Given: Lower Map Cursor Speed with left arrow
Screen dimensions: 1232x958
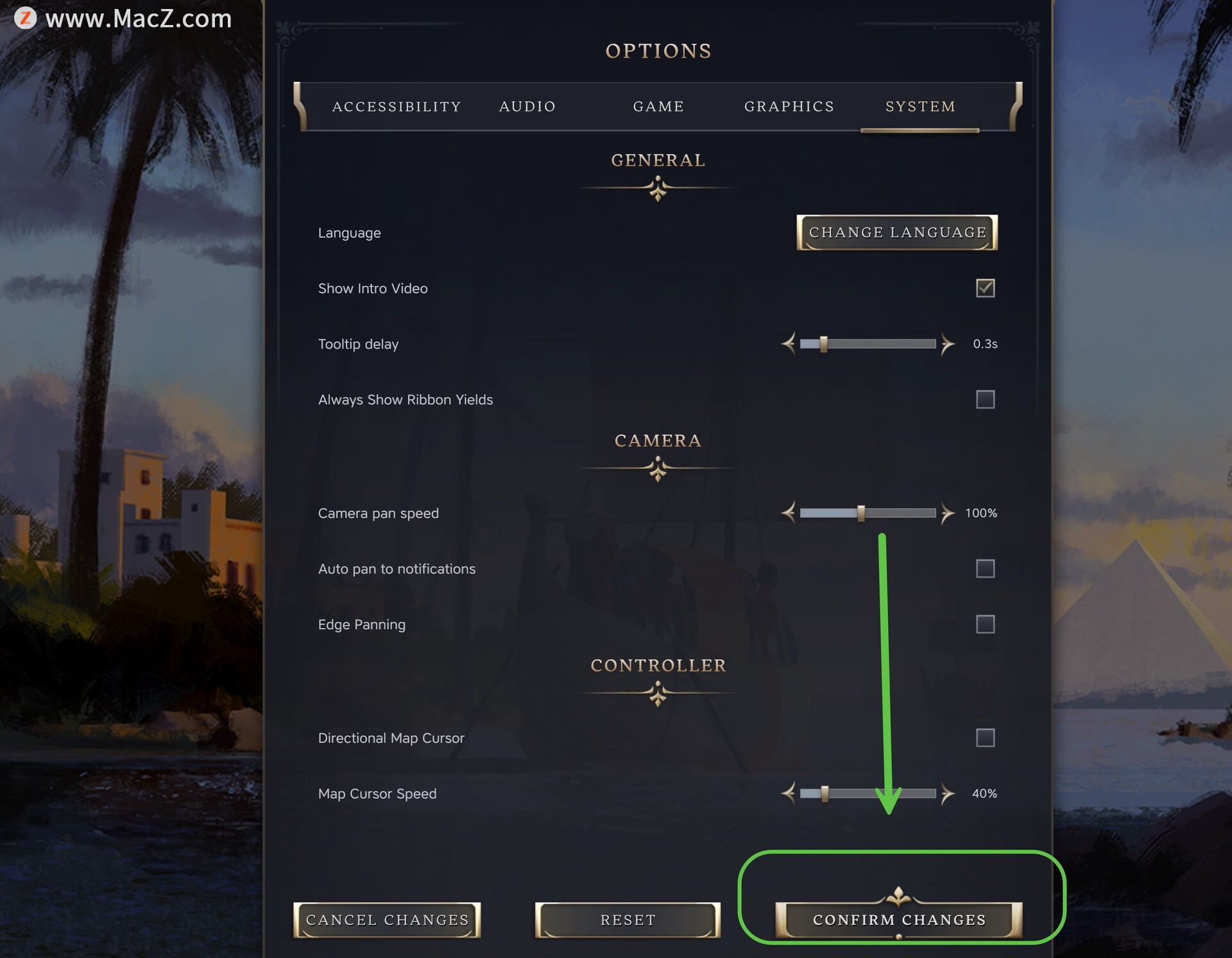Looking at the screenshot, I should click(x=789, y=794).
